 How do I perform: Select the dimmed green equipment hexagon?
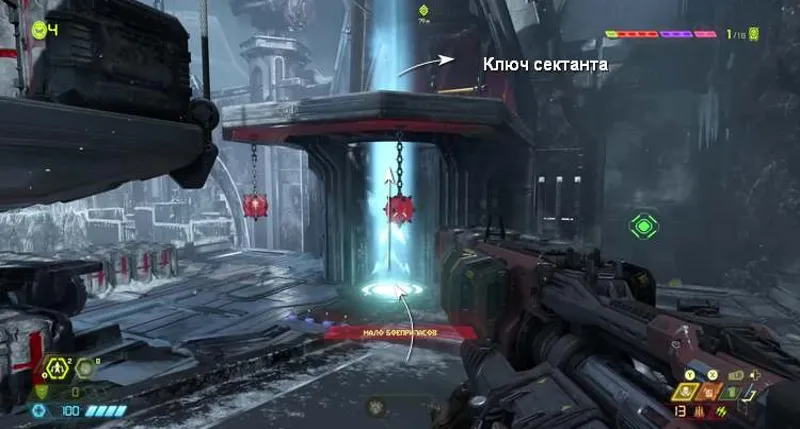[x=86, y=369]
